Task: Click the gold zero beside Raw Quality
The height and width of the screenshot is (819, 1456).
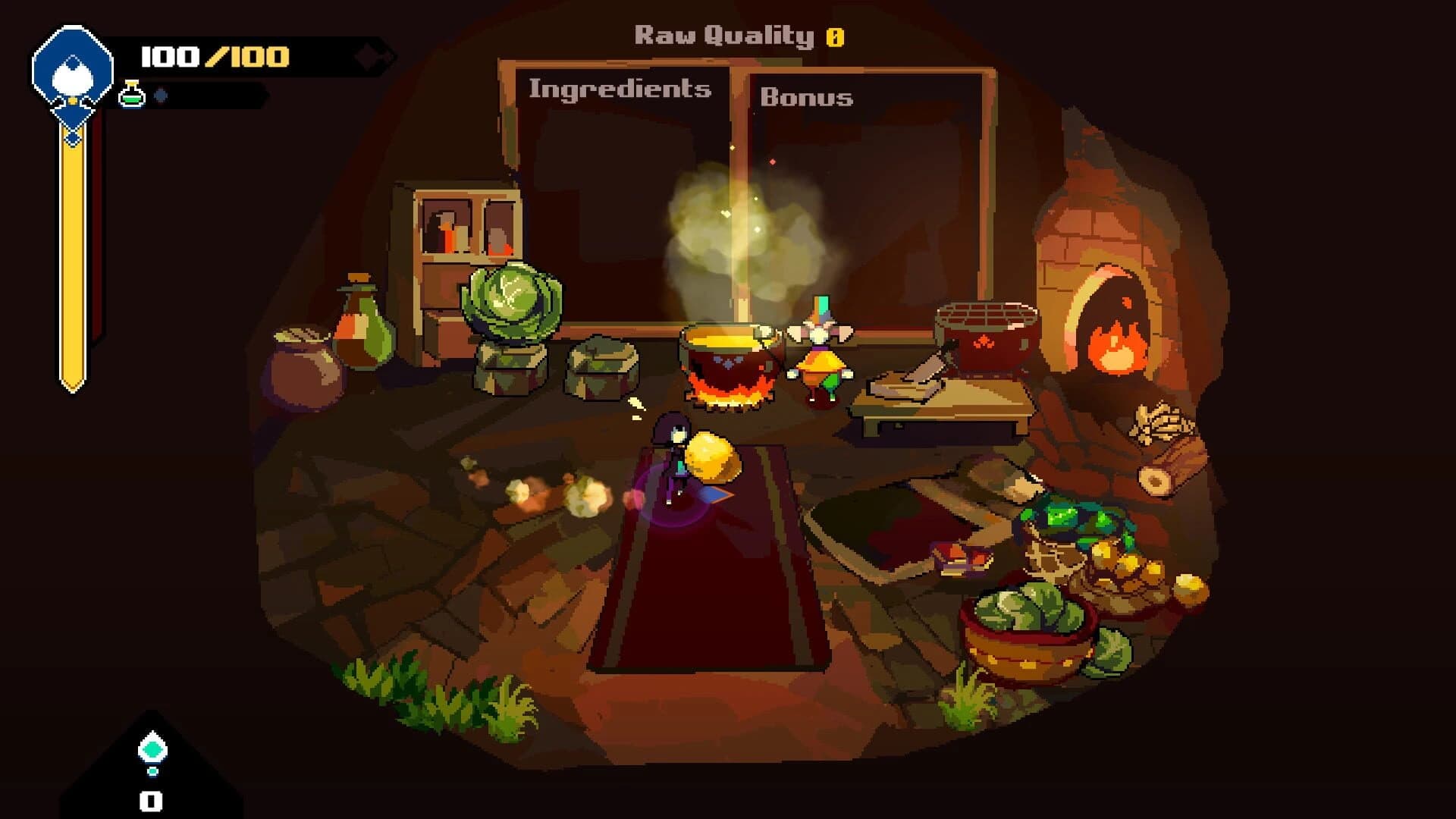Action: pyautogui.click(x=836, y=34)
